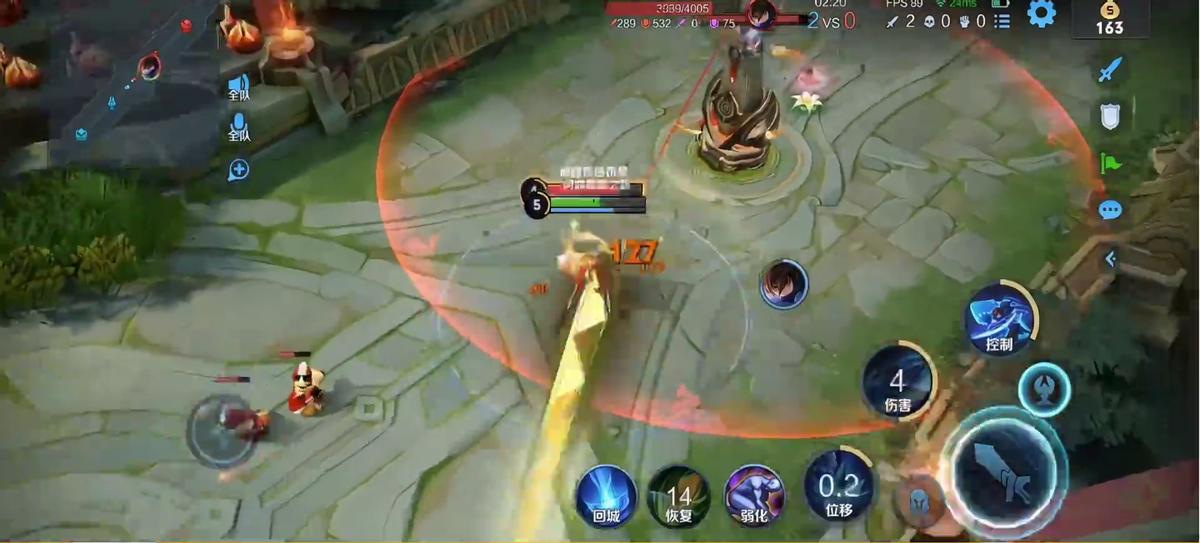Activate the 控制 skill
Screen dimensions: 1200x543
coord(999,320)
